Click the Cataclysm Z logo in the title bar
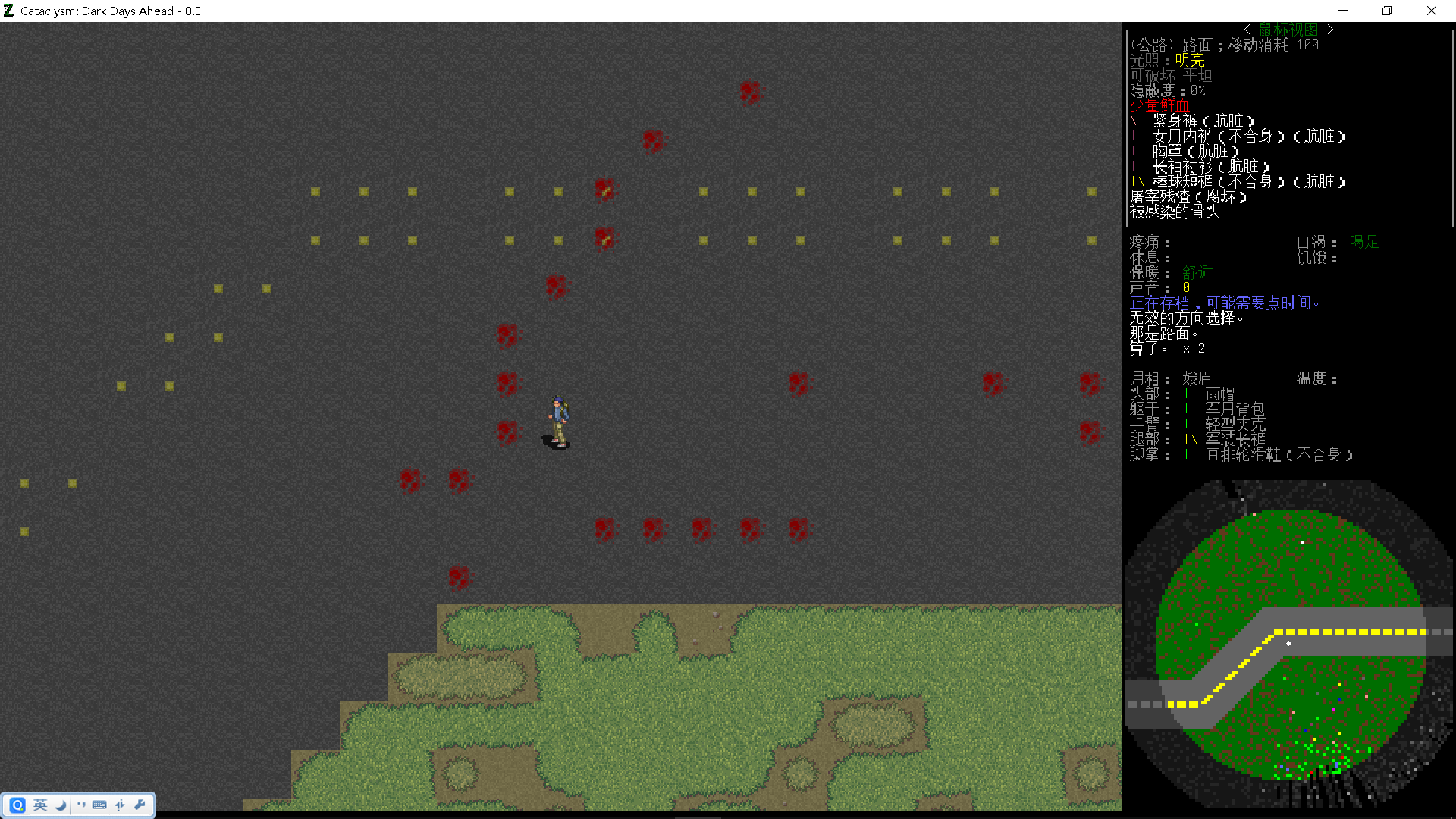1456x819 pixels. click(x=8, y=11)
